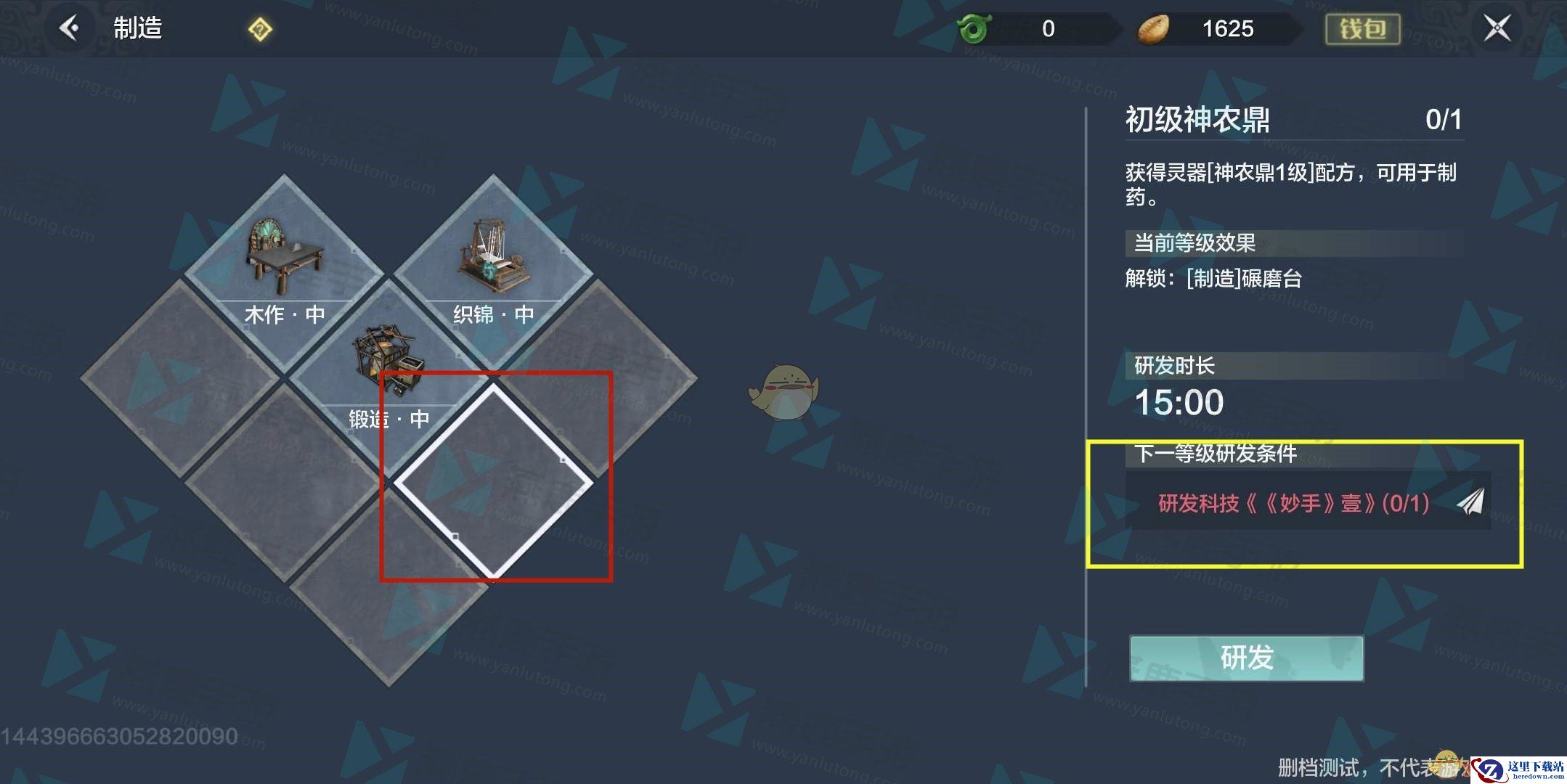Image resolution: width=1567 pixels, height=784 pixels.
Task: Tap the green jade currency icon
Action: (x=973, y=30)
